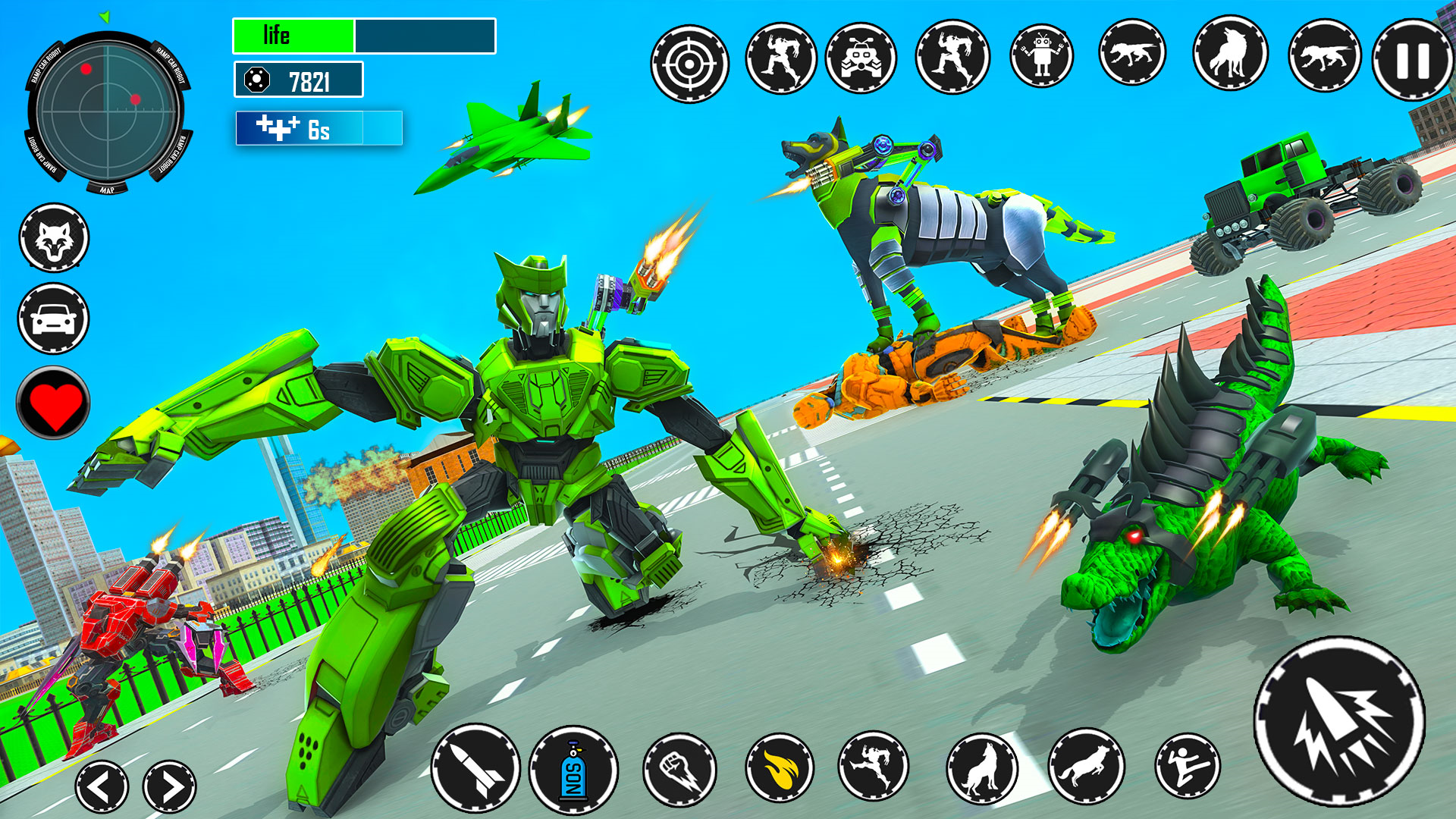Switch to the sedan car icon
The image size is (1456, 819).
point(54,318)
